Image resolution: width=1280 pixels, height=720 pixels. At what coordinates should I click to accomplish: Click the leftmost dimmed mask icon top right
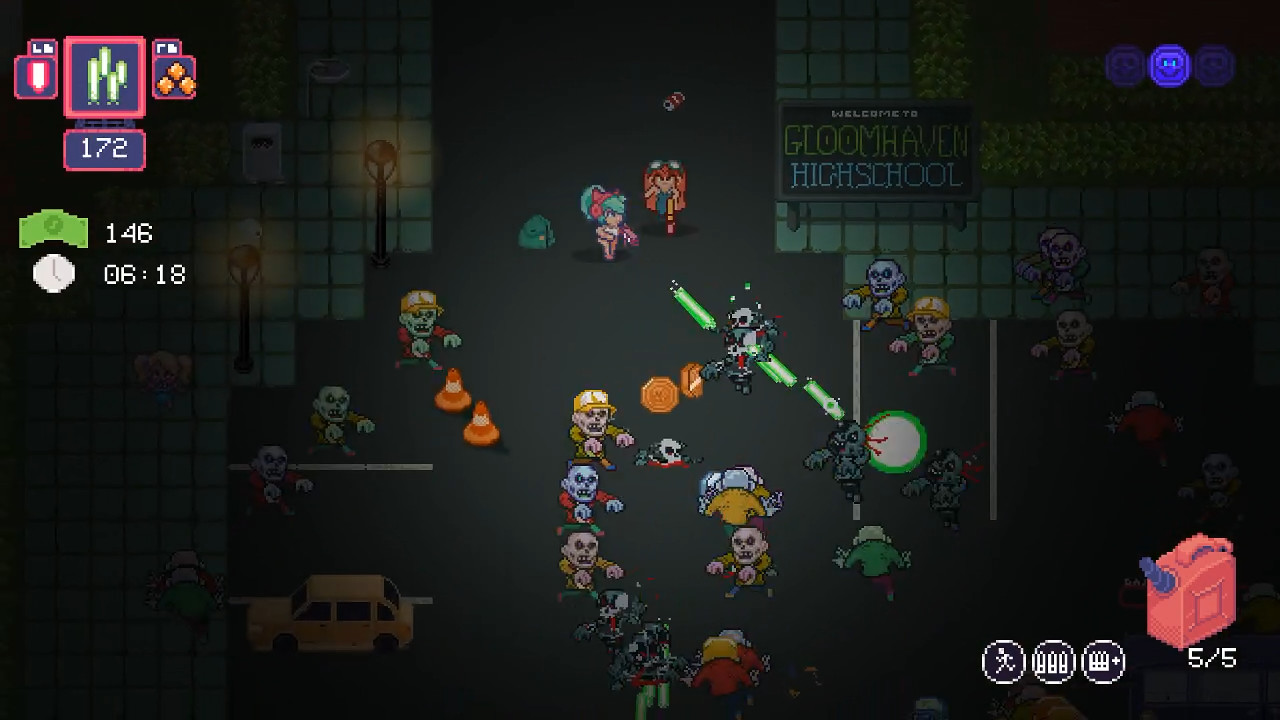pyautogui.click(x=1124, y=66)
